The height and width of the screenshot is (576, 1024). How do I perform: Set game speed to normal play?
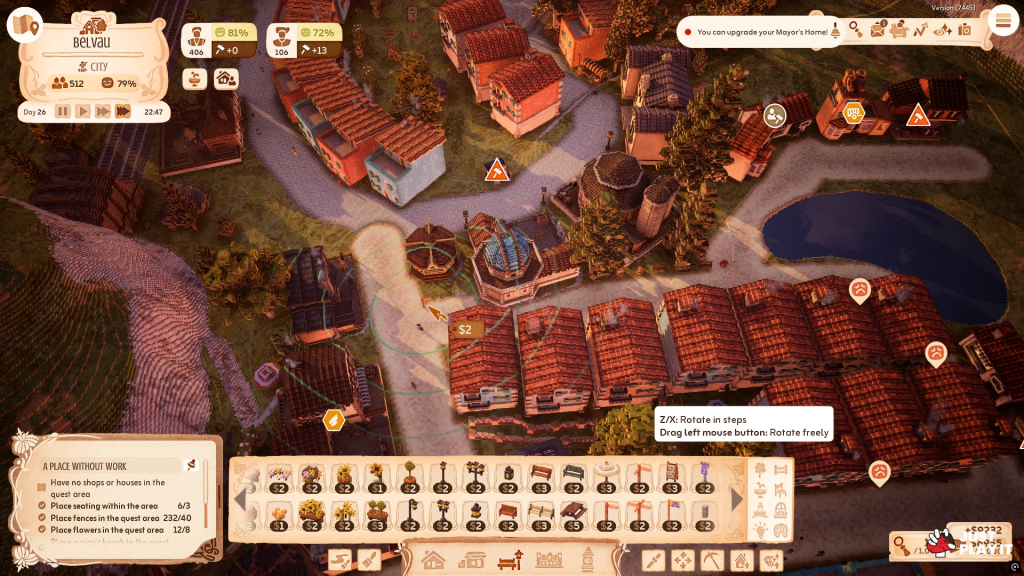tap(83, 111)
